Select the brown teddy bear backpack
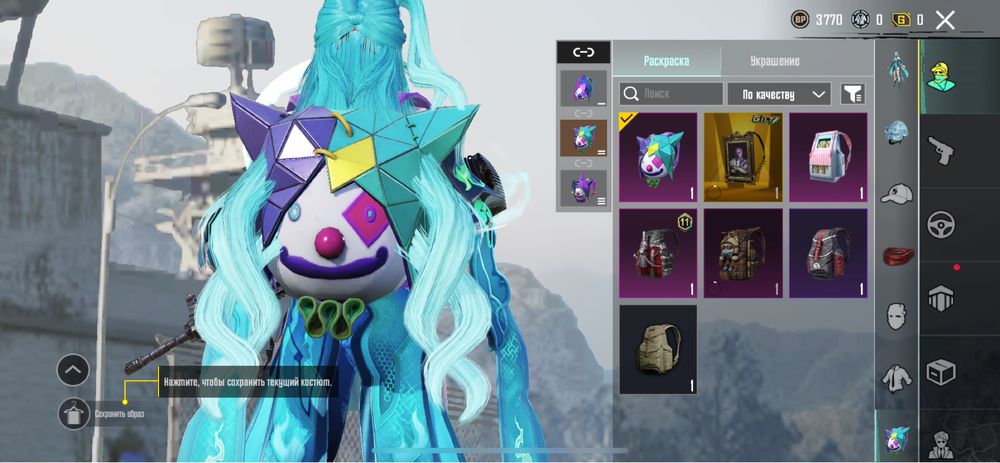The width and height of the screenshot is (1000, 463). (x=743, y=253)
